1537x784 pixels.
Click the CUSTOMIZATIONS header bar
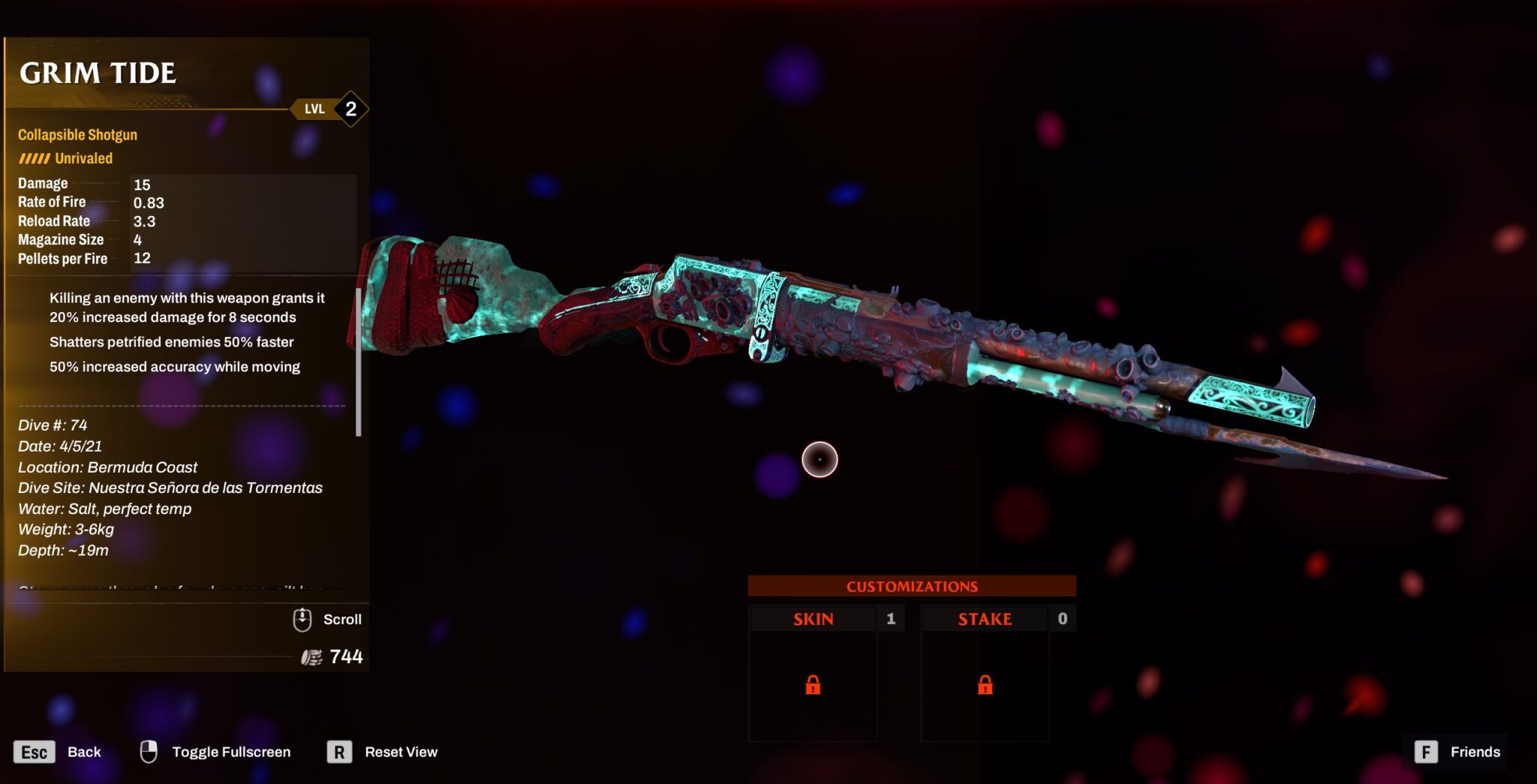913,586
